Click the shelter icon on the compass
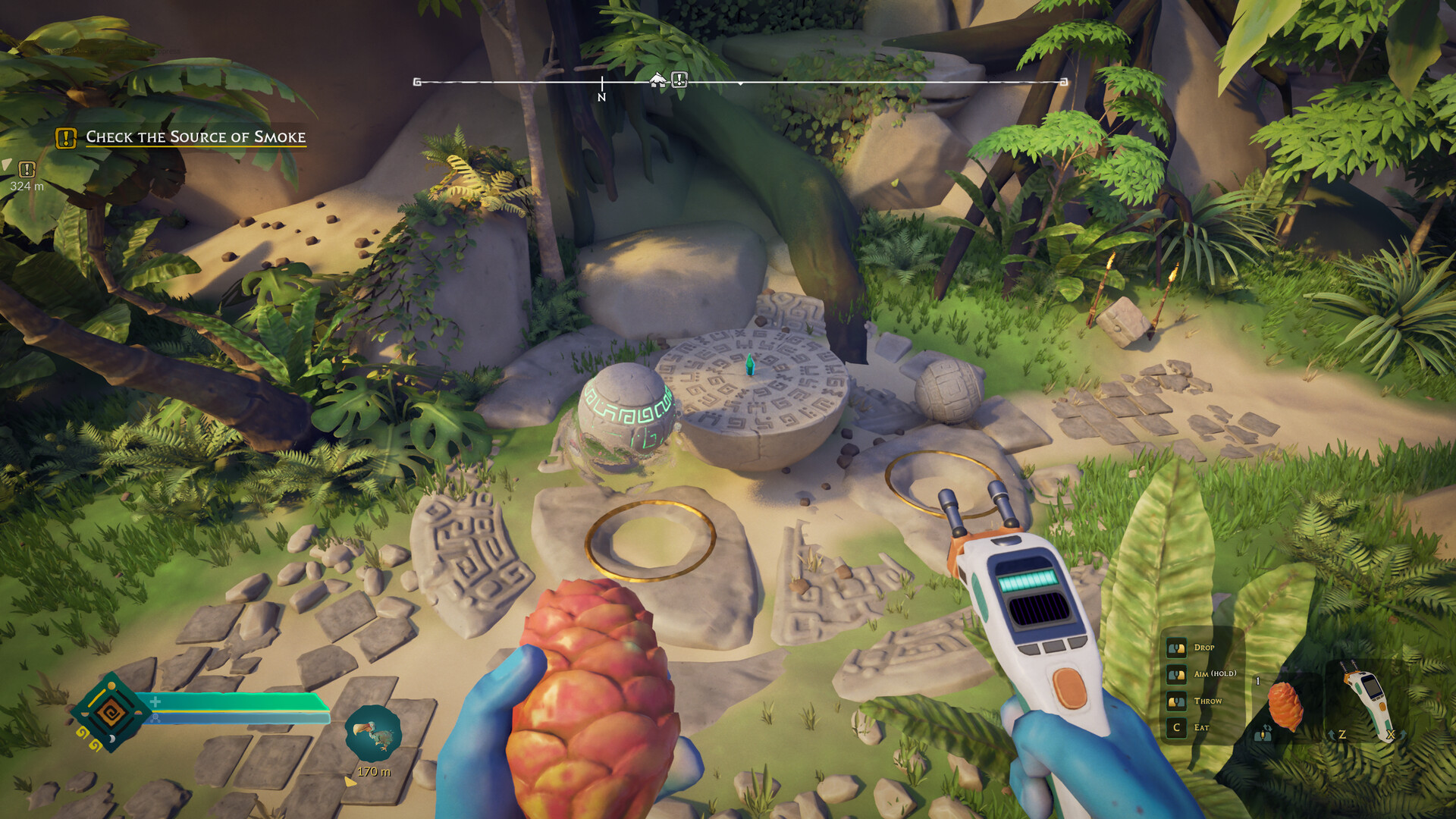1456x819 pixels. point(657,79)
